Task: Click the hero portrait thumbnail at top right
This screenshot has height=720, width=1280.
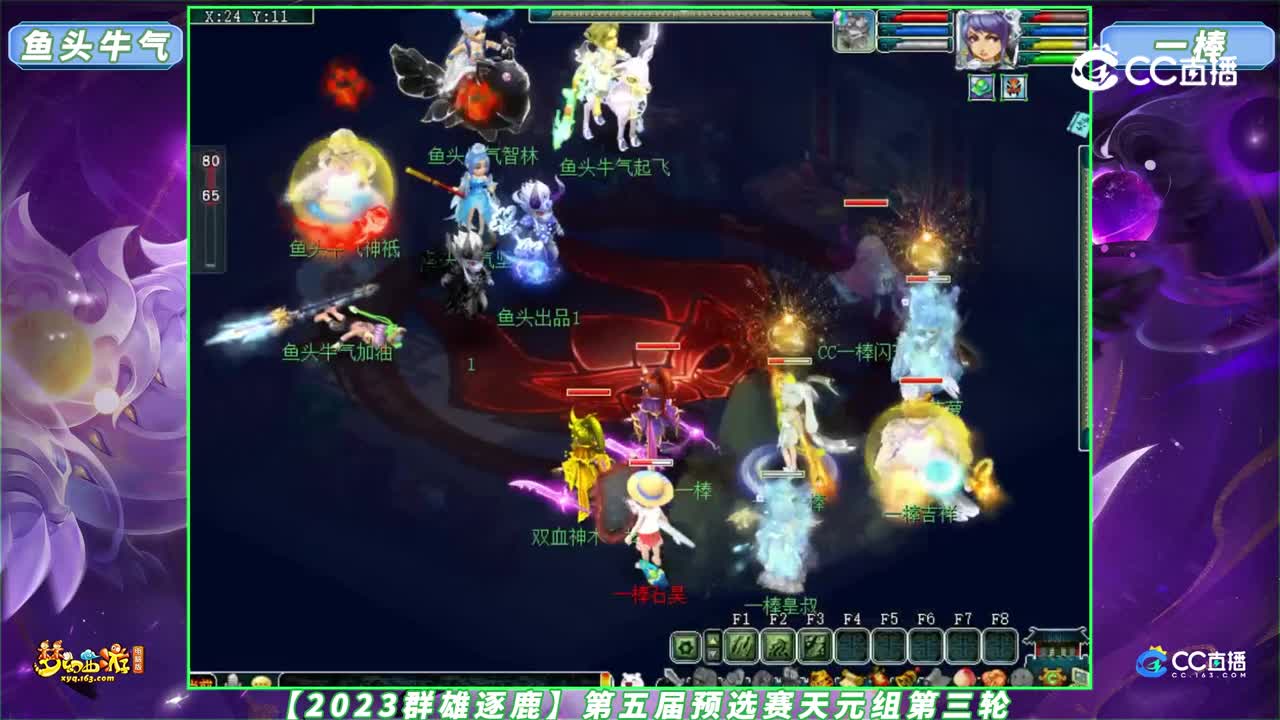Action: tap(987, 39)
